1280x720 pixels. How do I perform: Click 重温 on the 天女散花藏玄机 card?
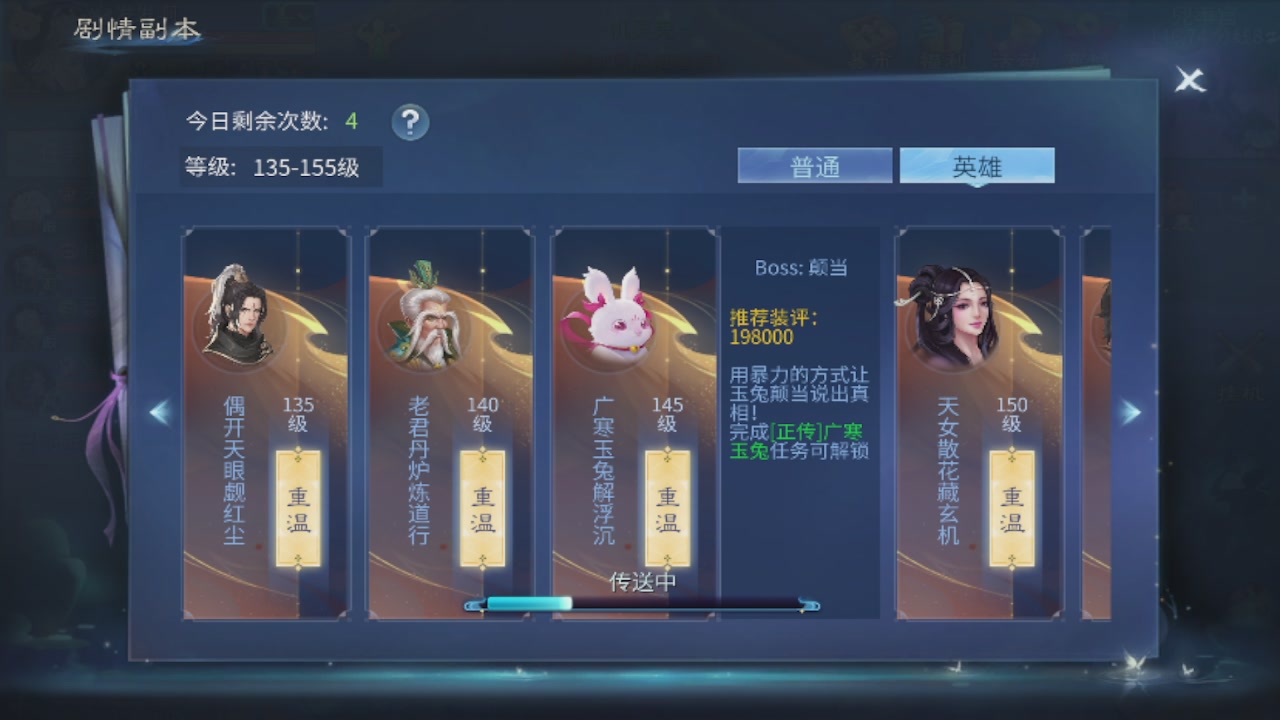coord(1010,508)
